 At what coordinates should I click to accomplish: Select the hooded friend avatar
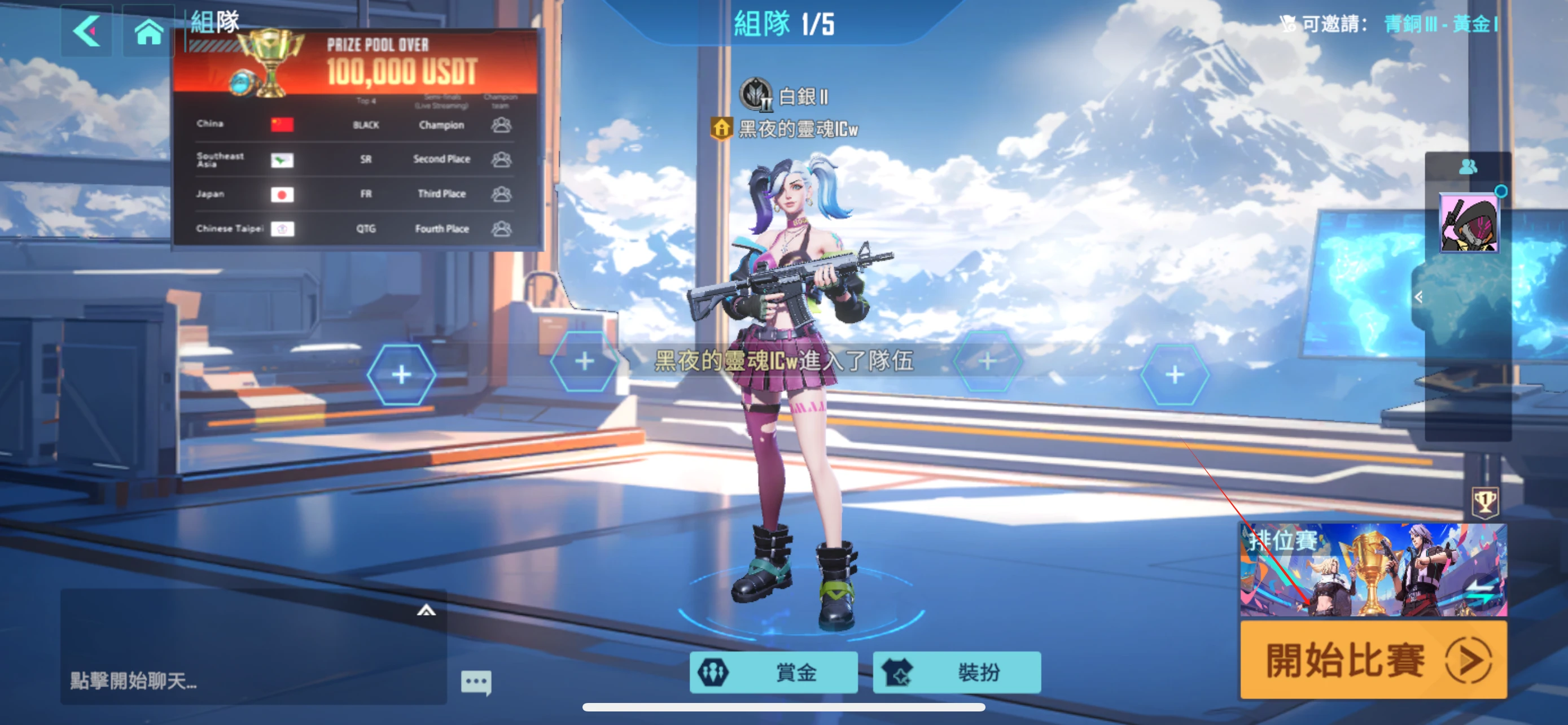[x=1469, y=223]
